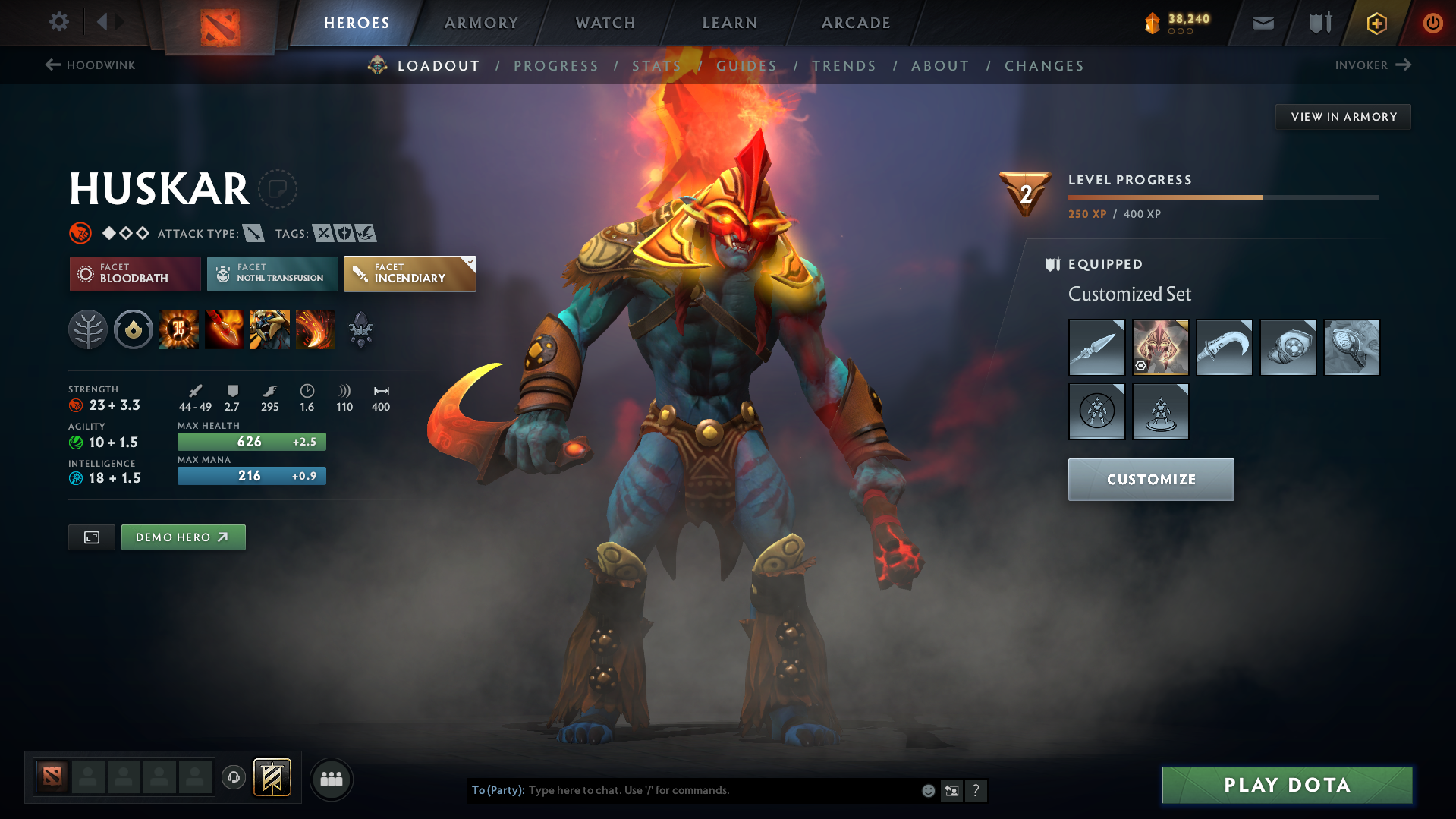Open the Customize button
1456x819 pixels.
pos(1150,479)
